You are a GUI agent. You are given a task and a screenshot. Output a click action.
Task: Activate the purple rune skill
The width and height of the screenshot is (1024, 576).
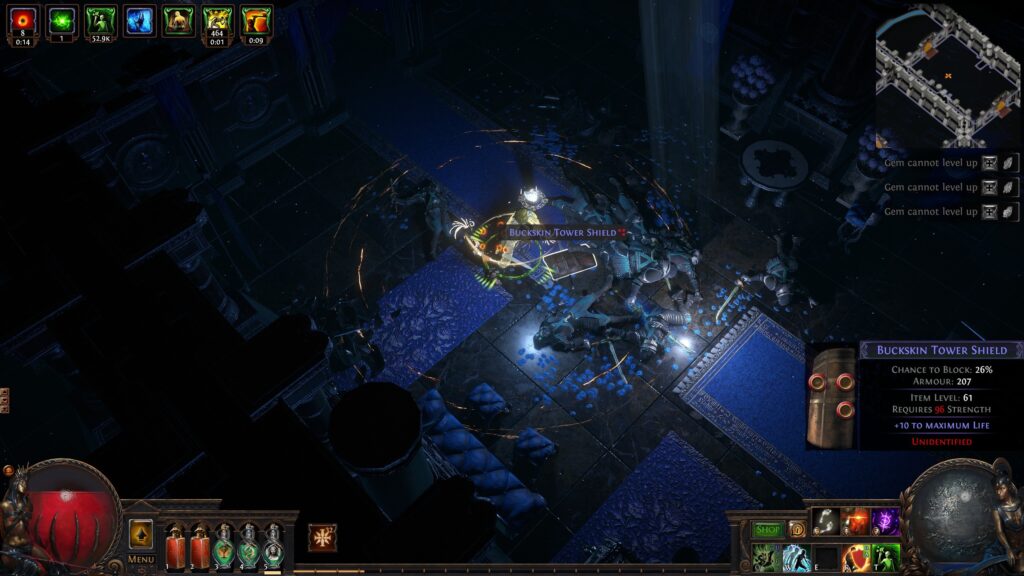[885, 522]
